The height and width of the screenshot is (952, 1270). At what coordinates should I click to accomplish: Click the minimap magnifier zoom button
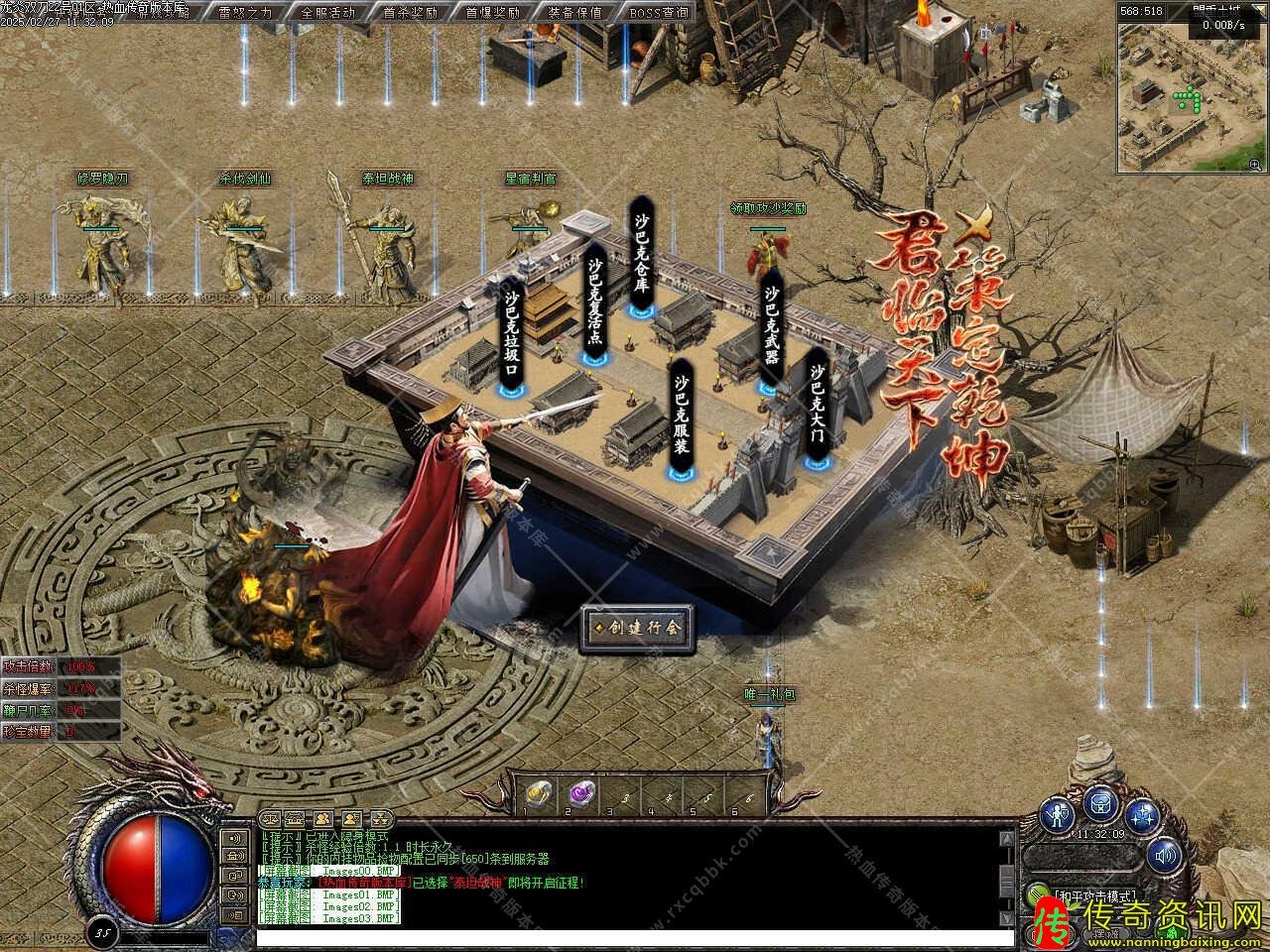(x=1255, y=164)
